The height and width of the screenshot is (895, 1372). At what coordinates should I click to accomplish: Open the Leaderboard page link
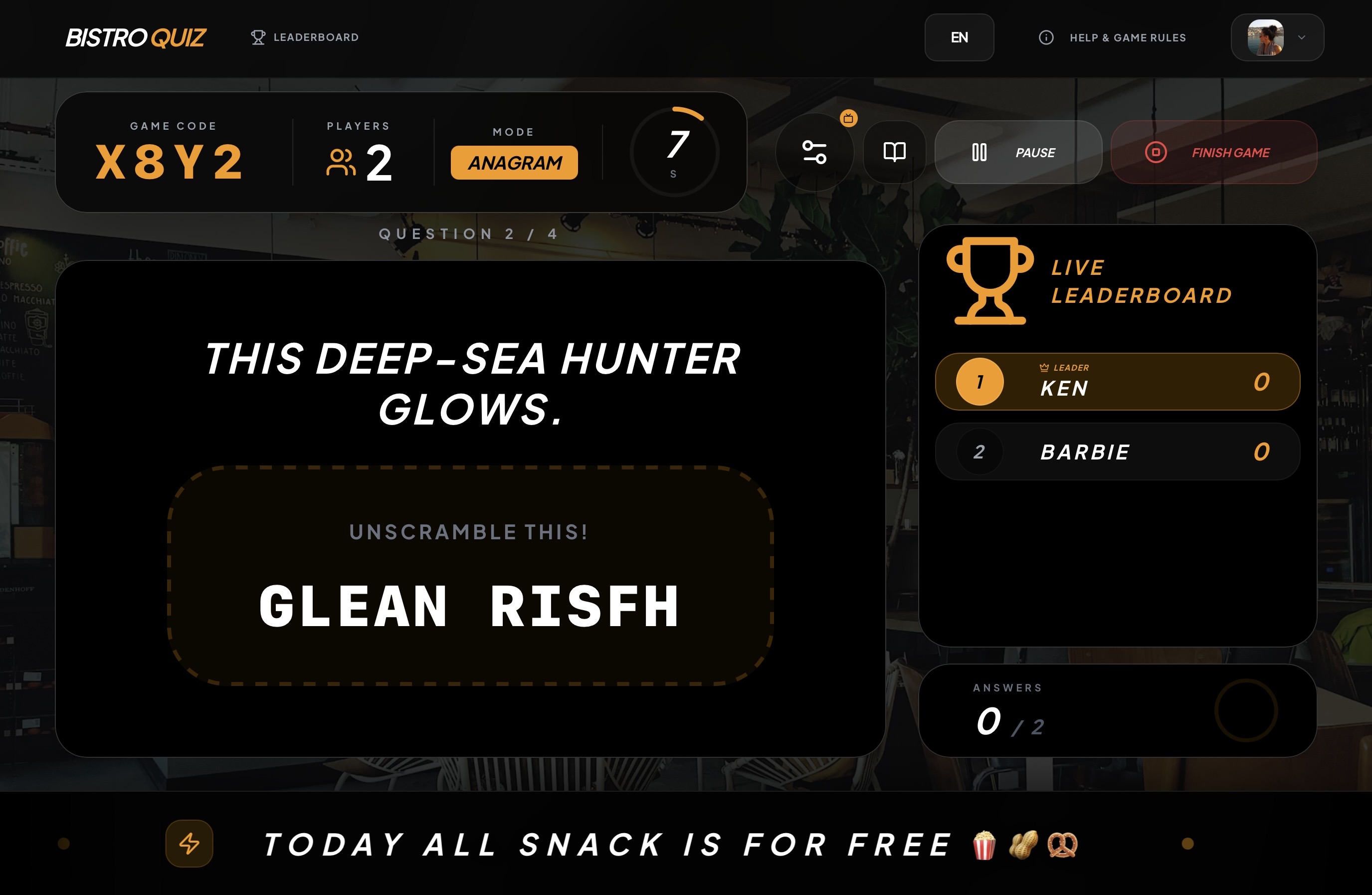pyautogui.click(x=305, y=37)
